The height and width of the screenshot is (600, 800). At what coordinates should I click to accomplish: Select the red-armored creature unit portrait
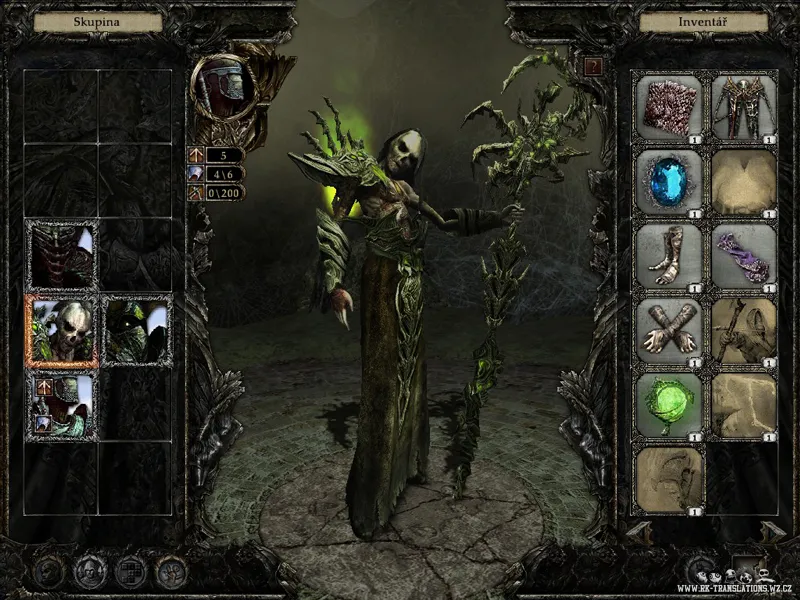62,255
